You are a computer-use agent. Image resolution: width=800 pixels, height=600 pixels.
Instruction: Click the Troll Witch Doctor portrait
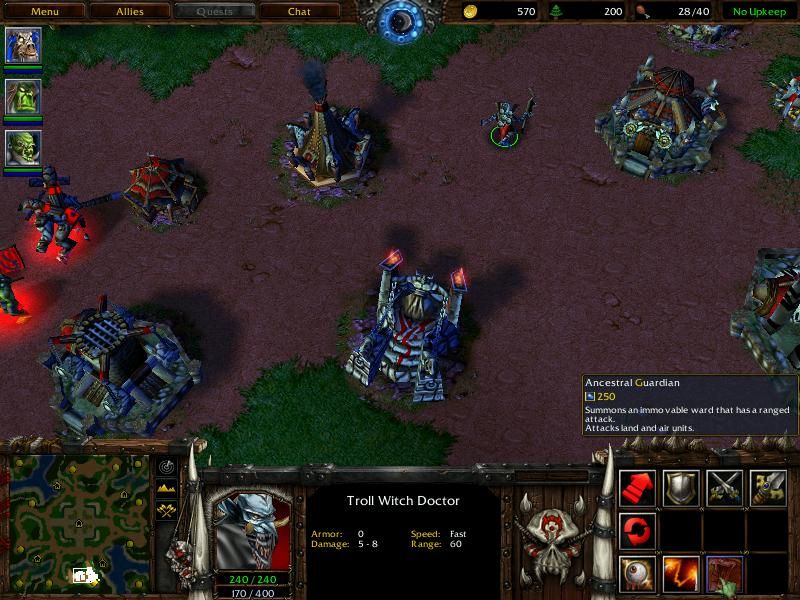pos(253,529)
